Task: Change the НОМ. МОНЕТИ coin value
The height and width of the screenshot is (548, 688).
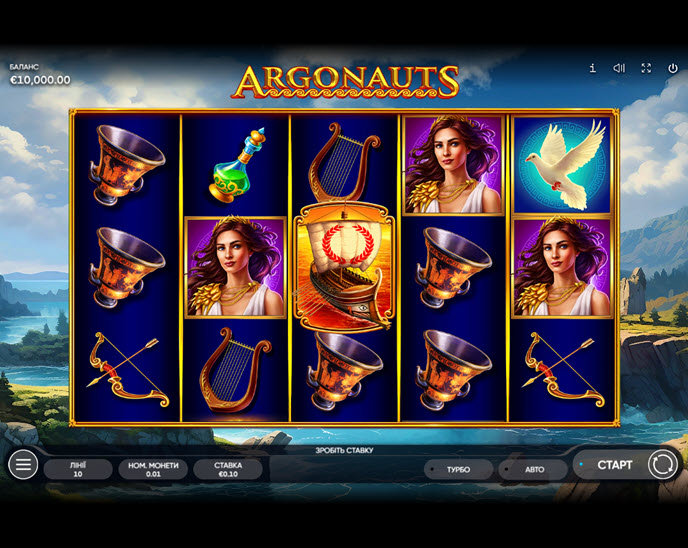Action: click(152, 469)
